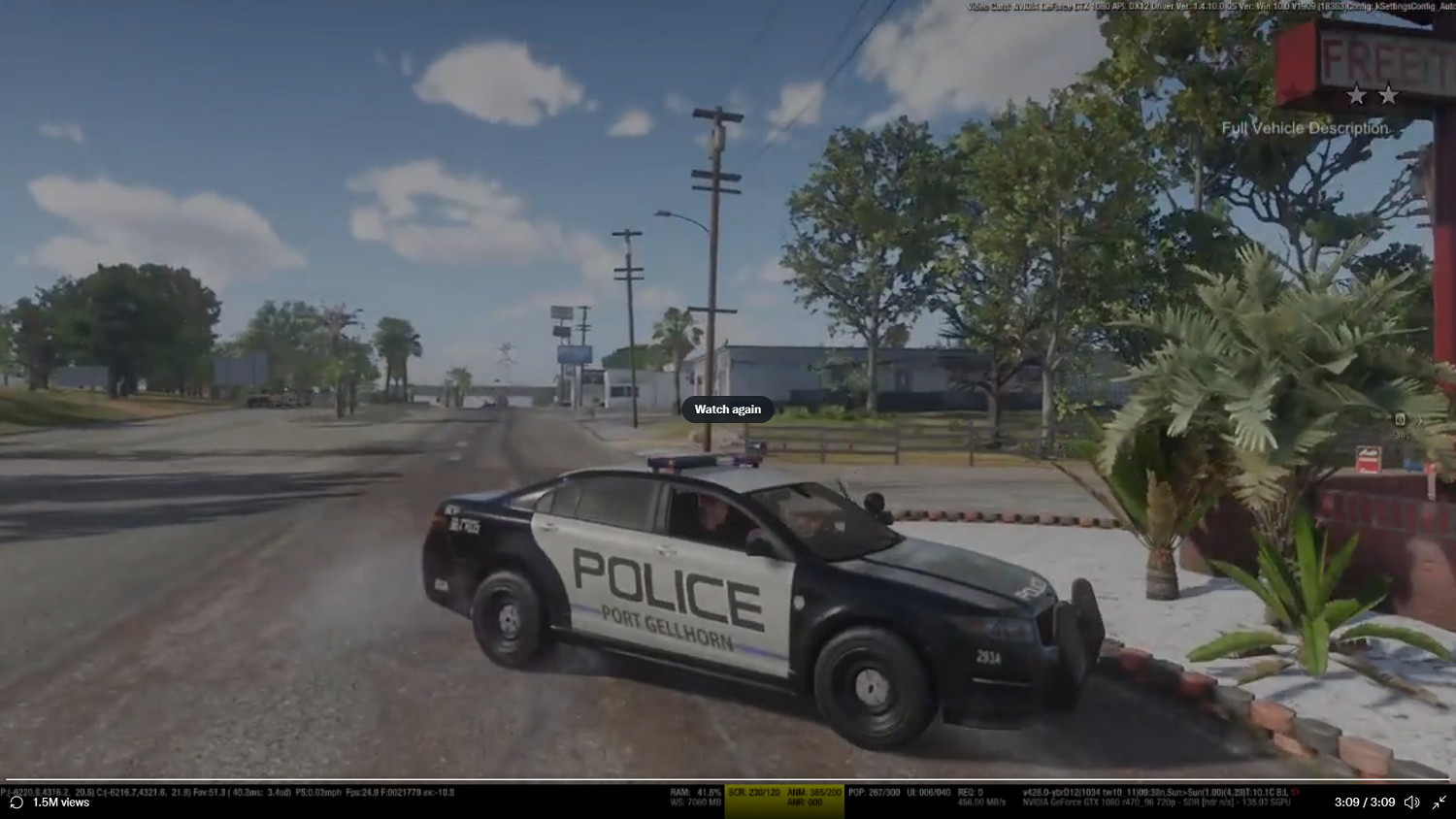Click the yellow ANM 365/200 counter
The width and height of the screenshot is (1456, 819).
pos(812,792)
